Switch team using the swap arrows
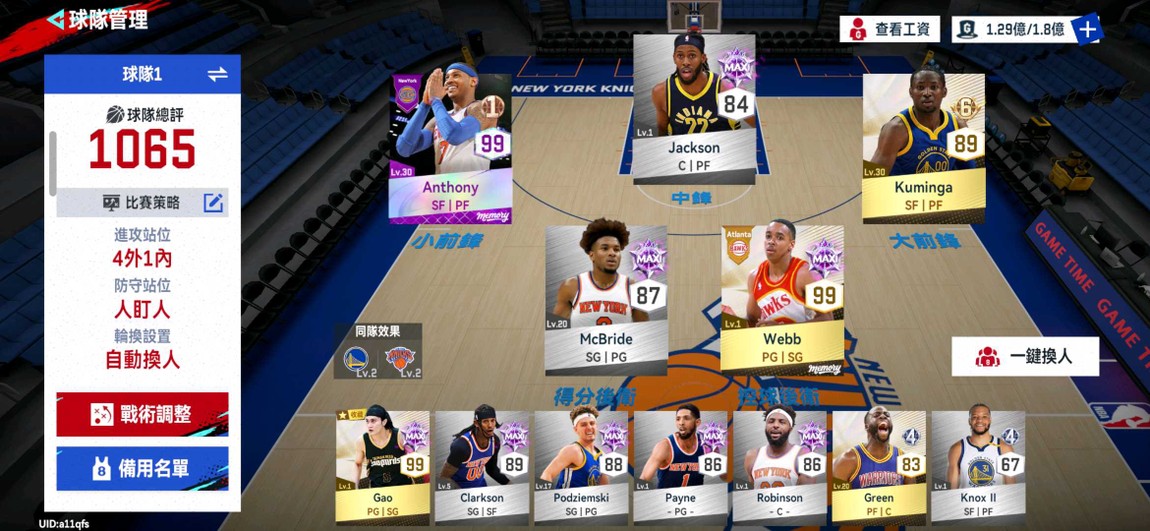The width and height of the screenshot is (1150, 531). point(217,74)
